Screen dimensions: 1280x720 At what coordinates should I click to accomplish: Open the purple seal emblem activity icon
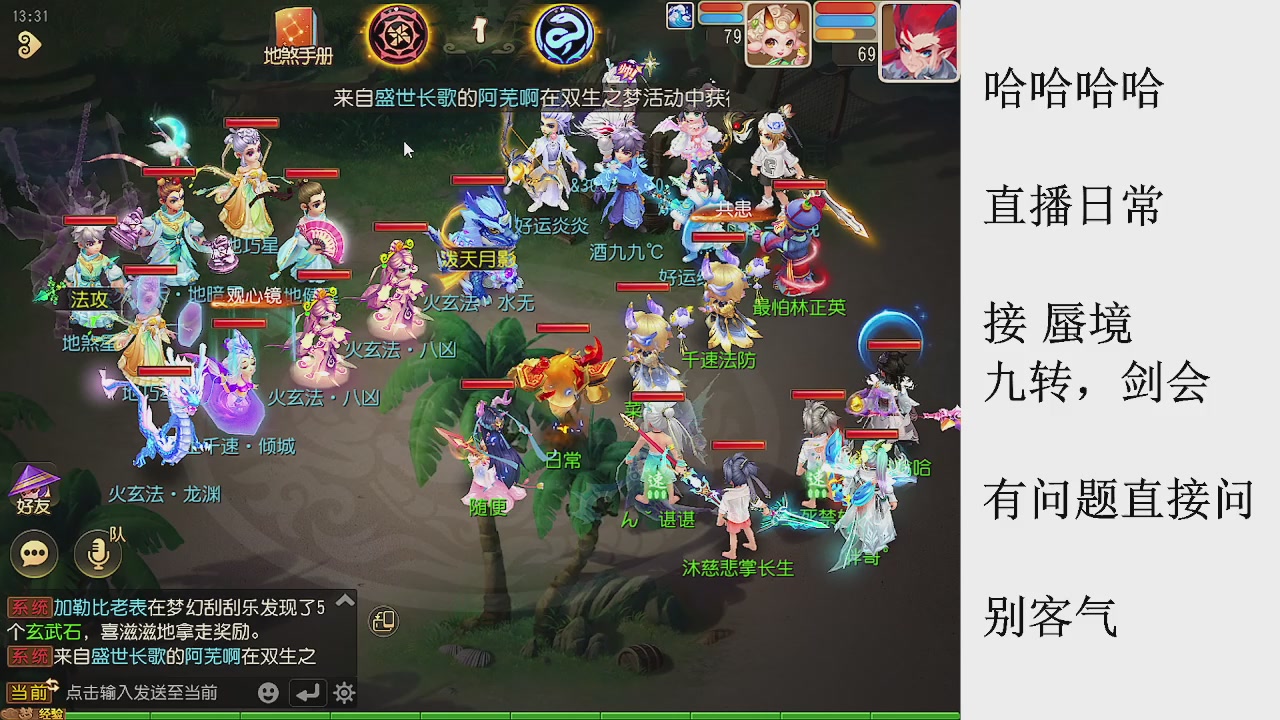[x=399, y=35]
